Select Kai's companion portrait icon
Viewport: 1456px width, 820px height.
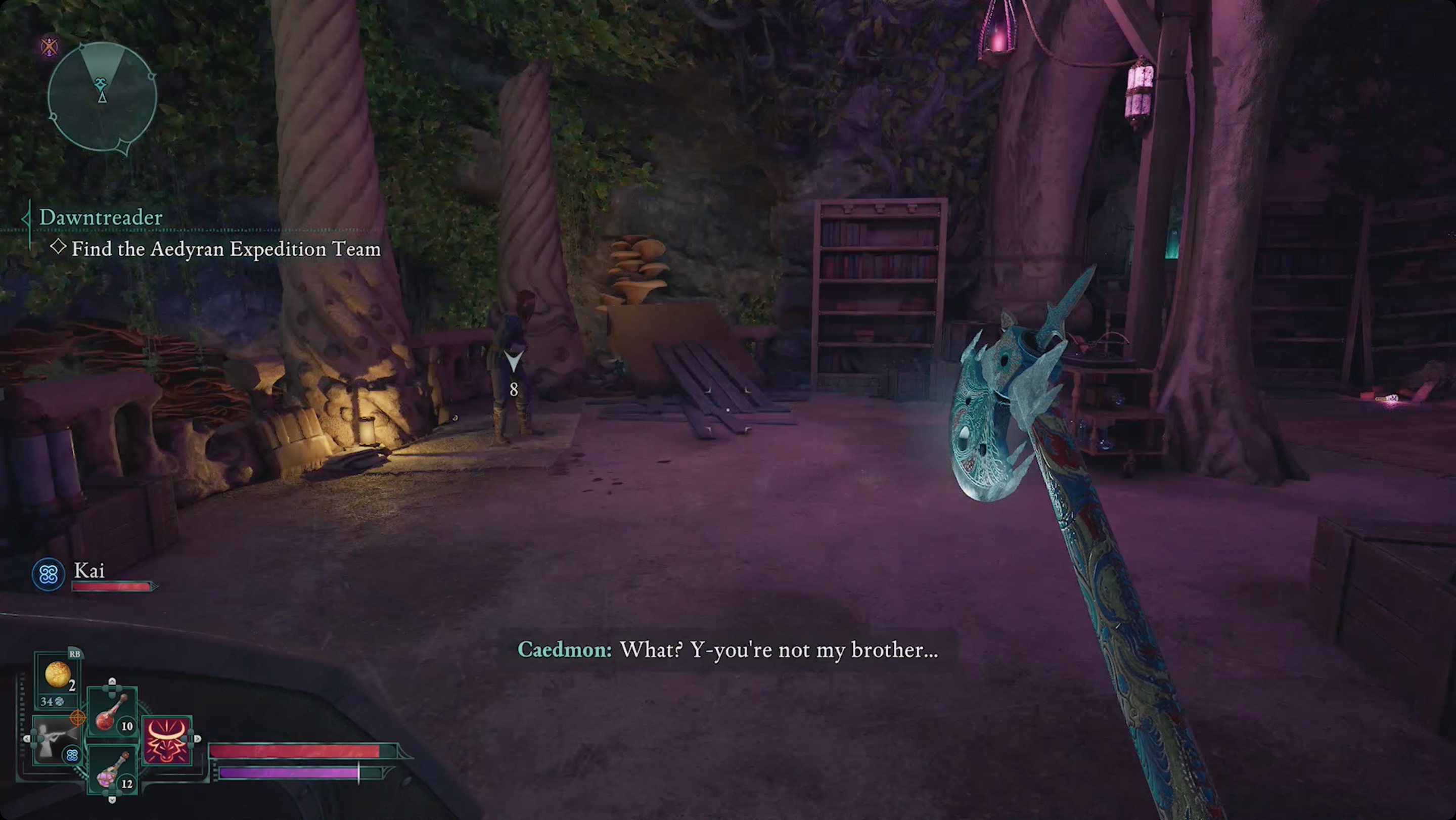click(x=48, y=575)
